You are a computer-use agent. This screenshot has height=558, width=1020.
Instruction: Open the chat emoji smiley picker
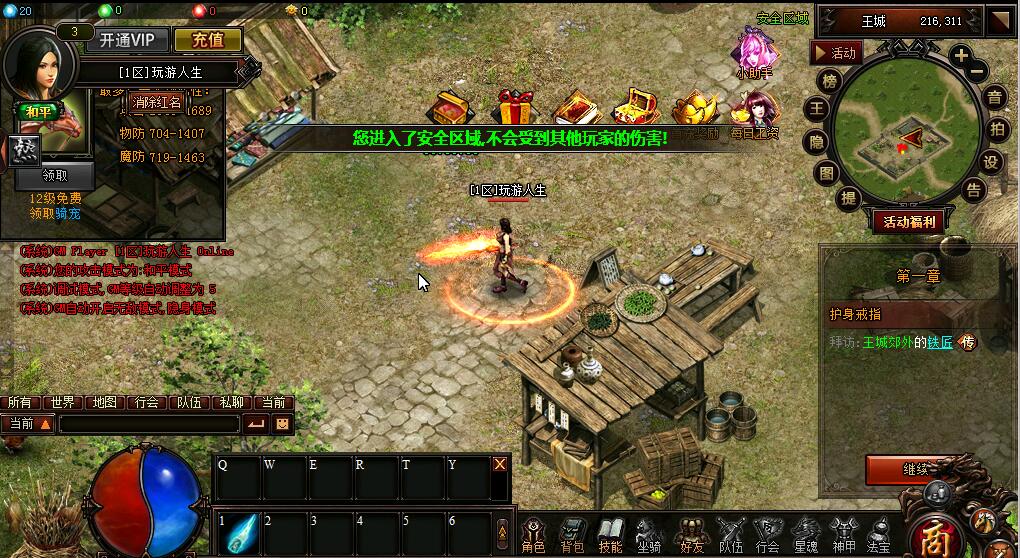[283, 424]
